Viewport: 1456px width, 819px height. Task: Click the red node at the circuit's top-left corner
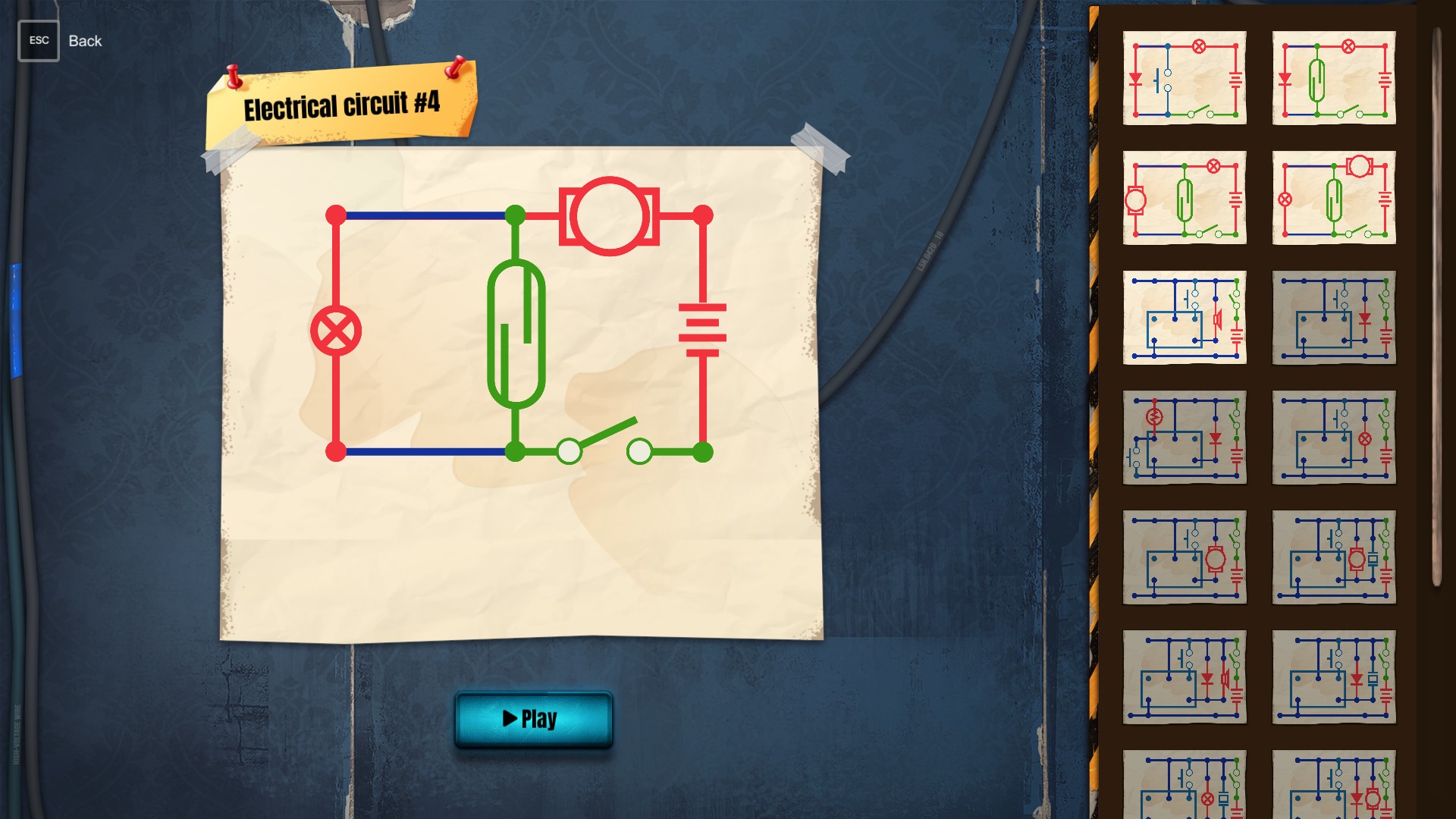tap(336, 213)
